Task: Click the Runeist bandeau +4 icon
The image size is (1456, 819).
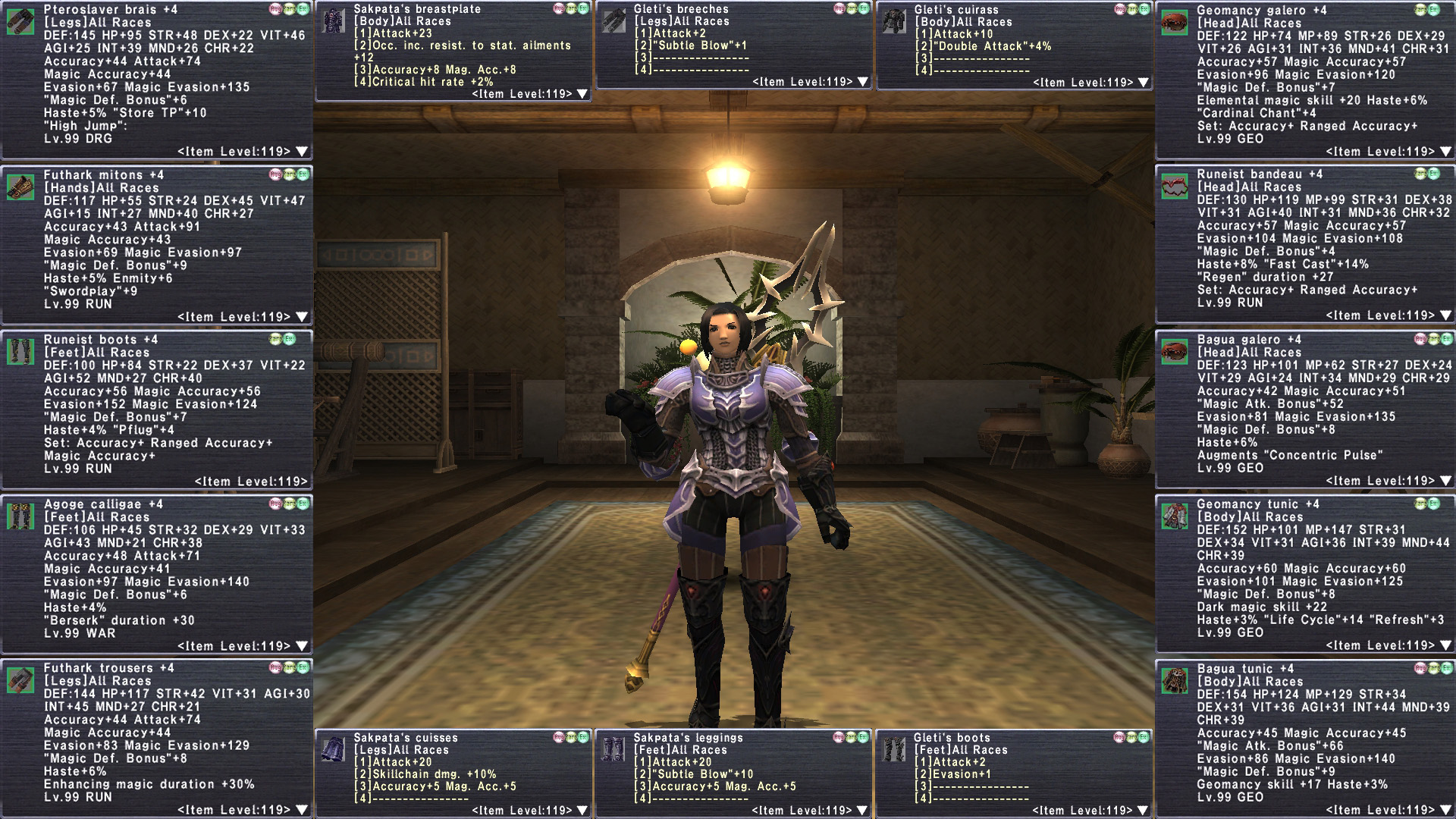Action: (1174, 187)
